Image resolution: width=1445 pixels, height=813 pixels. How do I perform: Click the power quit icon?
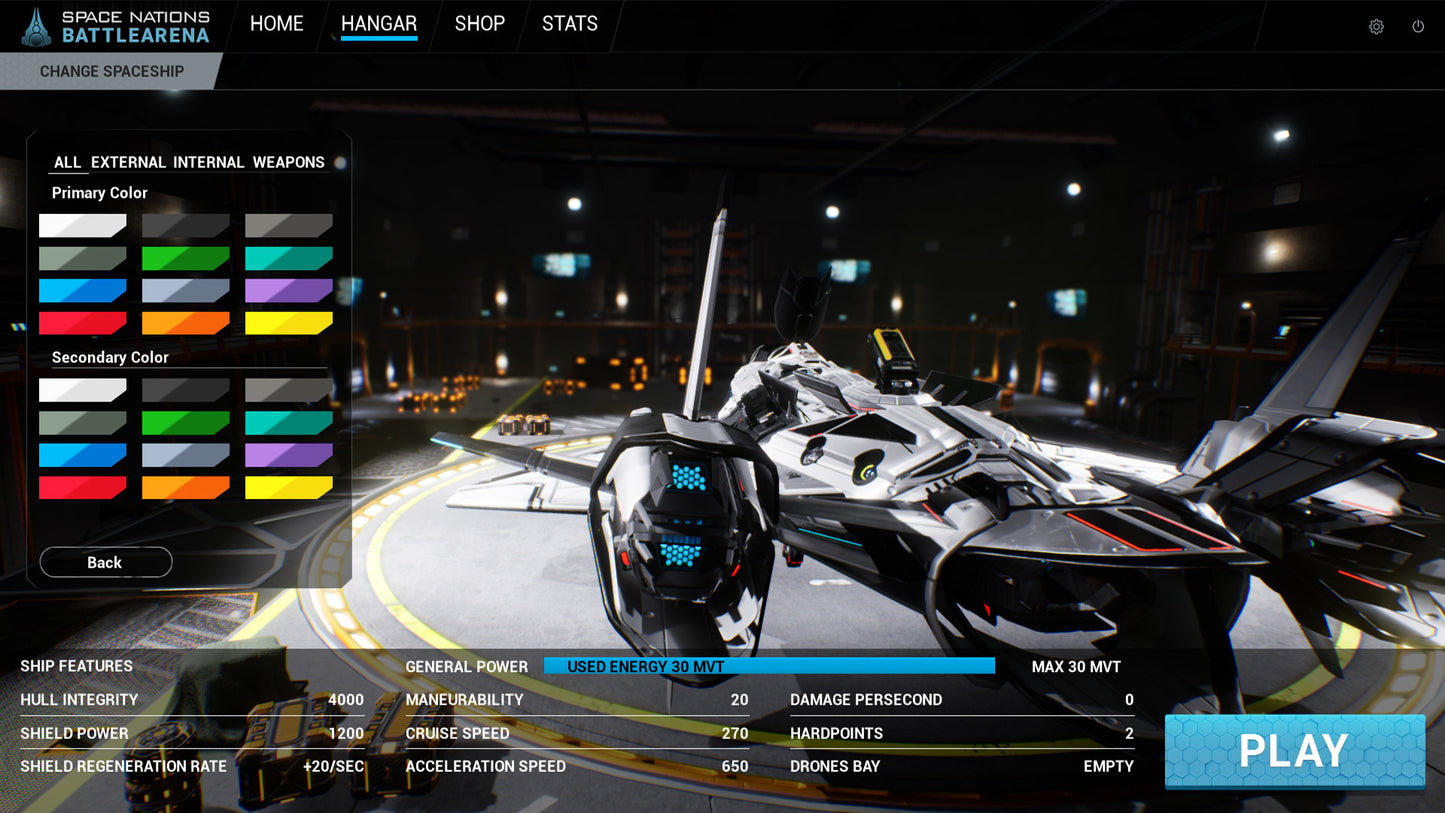pos(1418,27)
